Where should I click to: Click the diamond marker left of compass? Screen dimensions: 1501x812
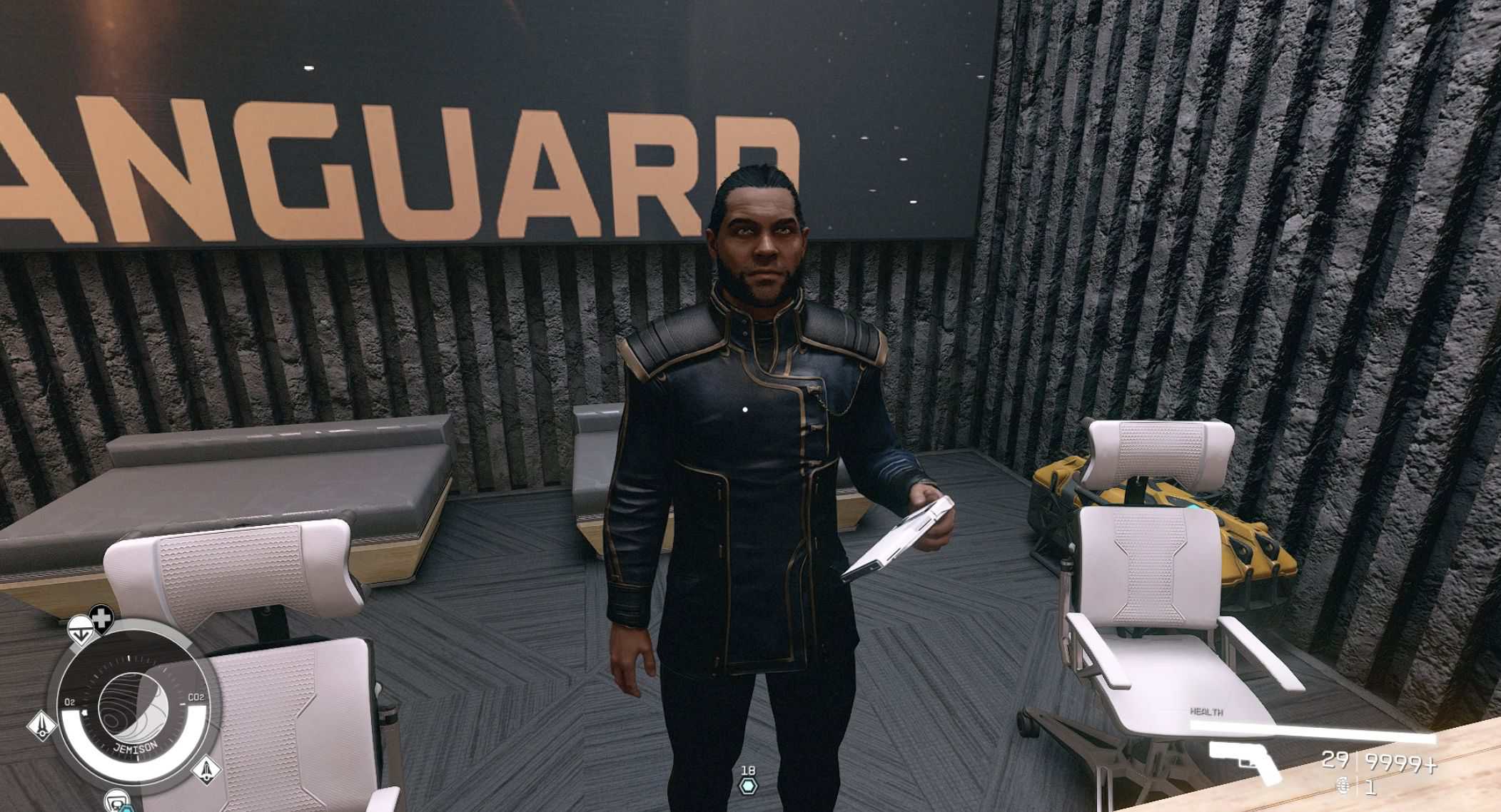[43, 726]
